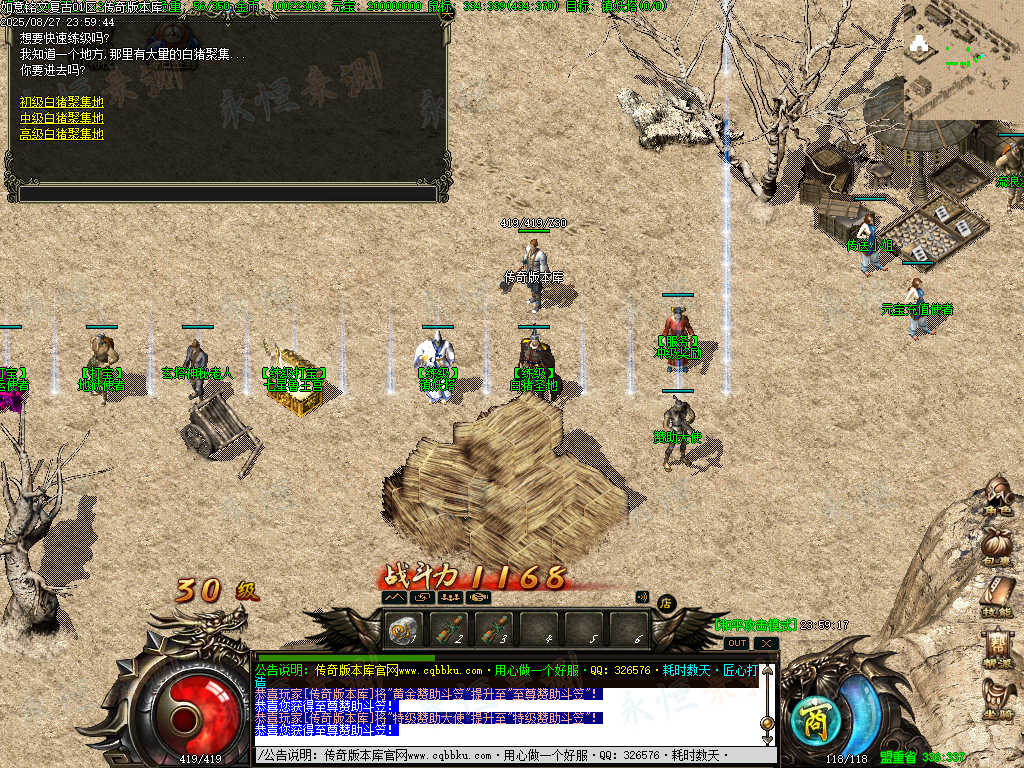1024x768 pixels.
Task: Show the 技能 skills book
Action: pos(997,598)
